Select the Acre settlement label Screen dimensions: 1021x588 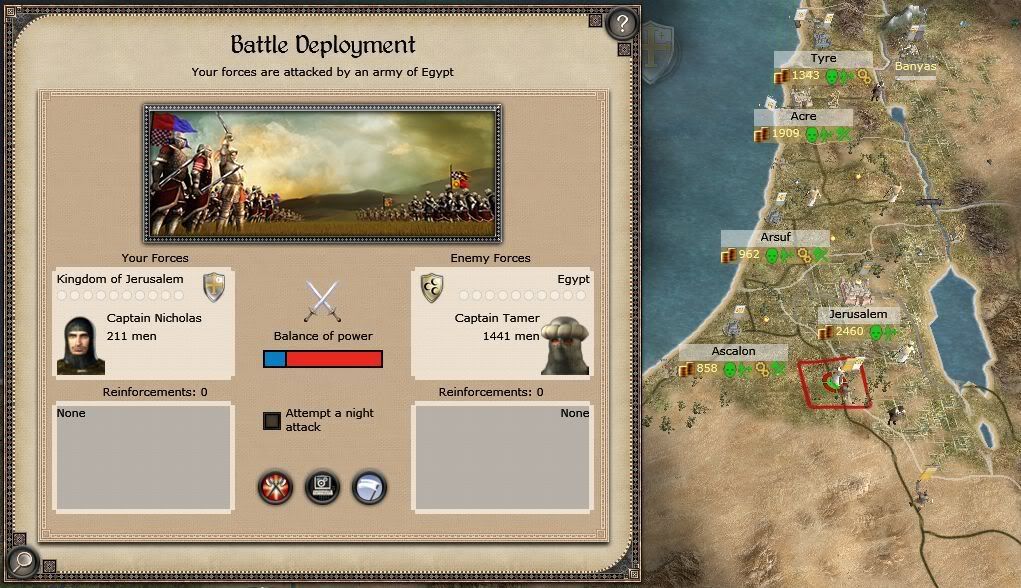pyautogui.click(x=803, y=117)
